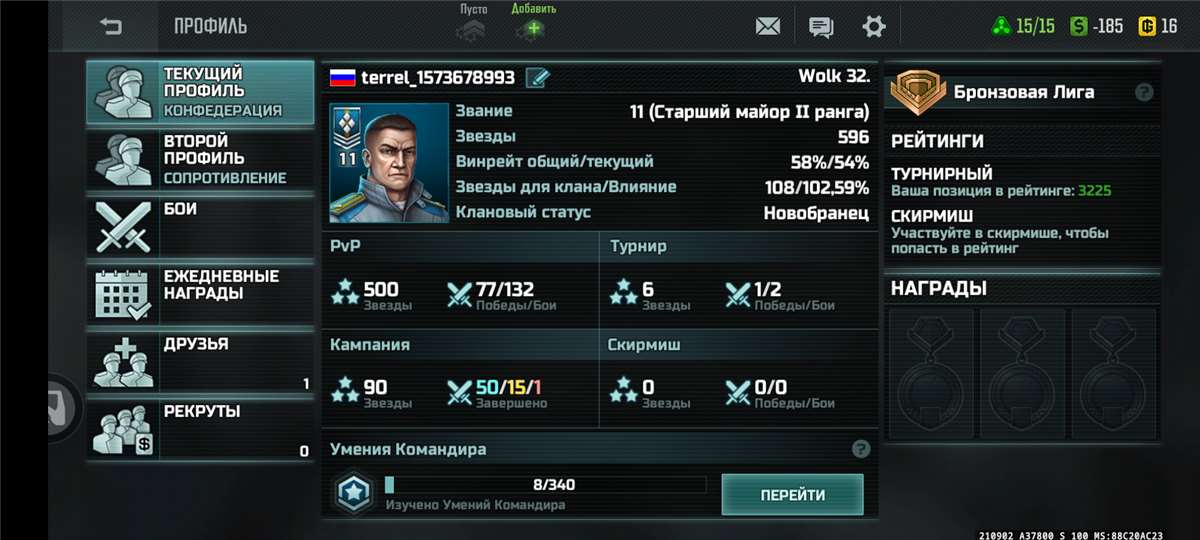The width and height of the screenshot is (1200, 540).
Task: Click the commander portrait avatar
Action: (x=387, y=162)
